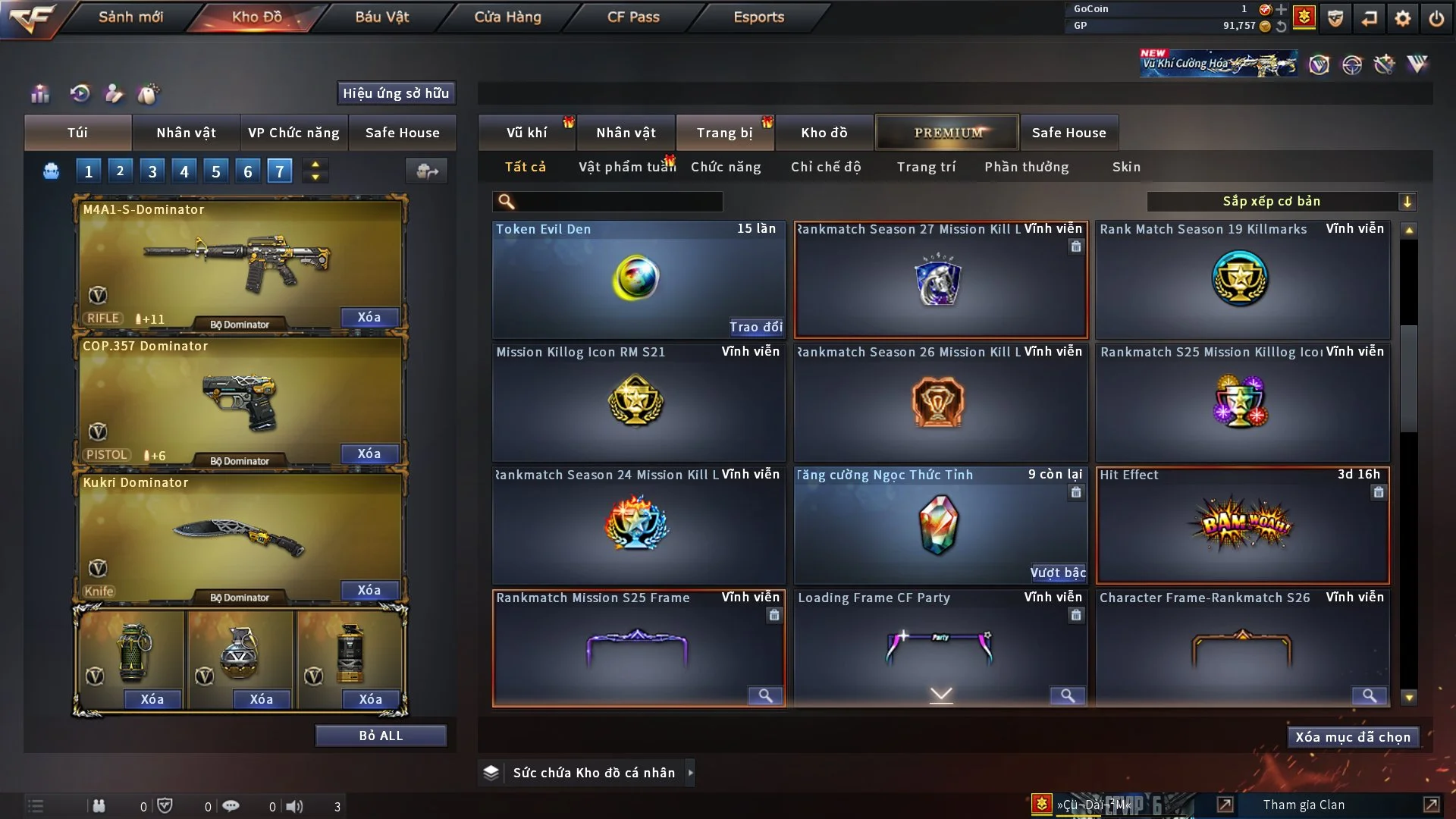Screen dimensions: 1456x819
Task: Choose the Chức năng filter
Action: click(725, 167)
